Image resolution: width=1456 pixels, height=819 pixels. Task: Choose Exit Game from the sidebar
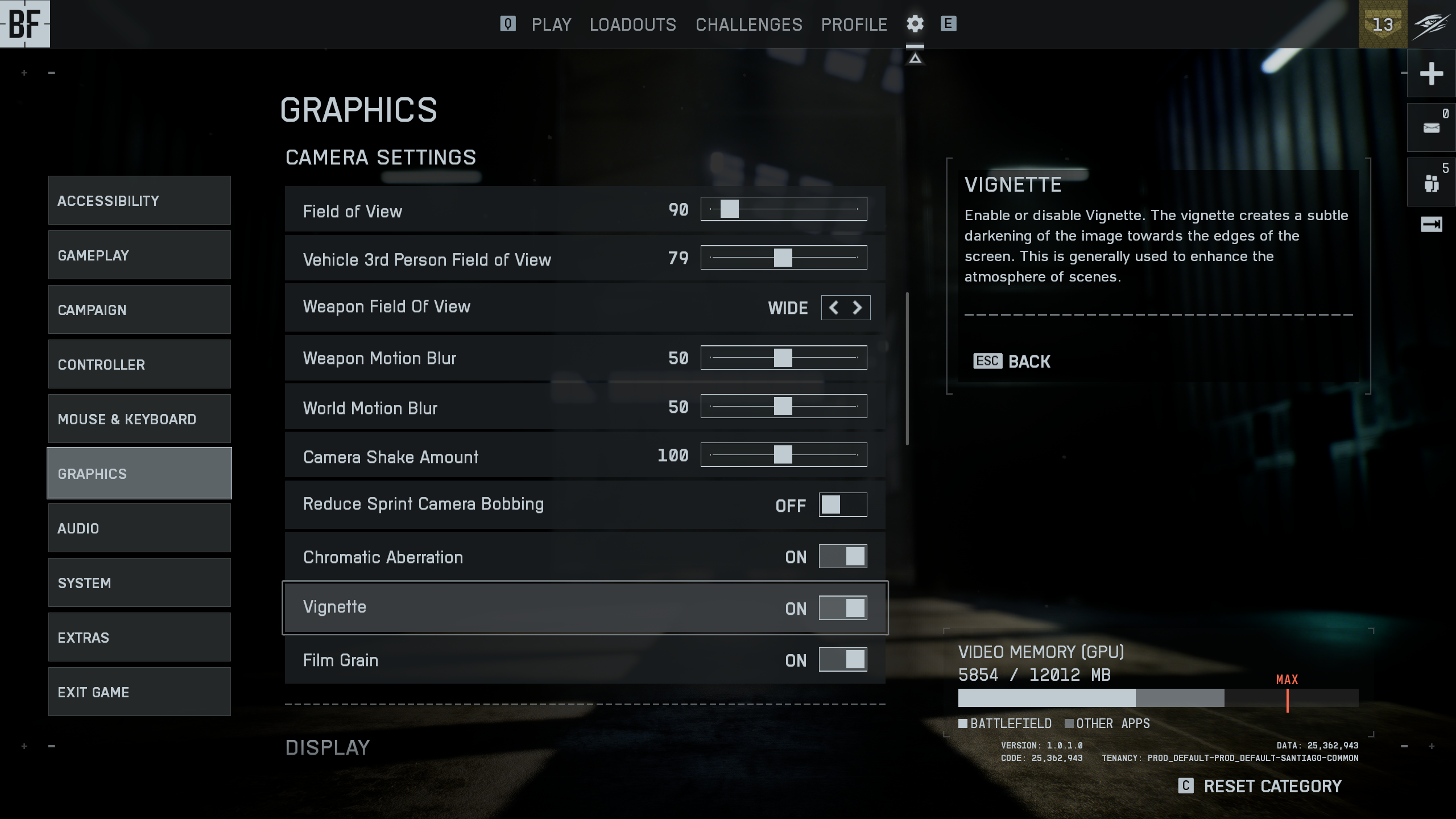point(139,692)
